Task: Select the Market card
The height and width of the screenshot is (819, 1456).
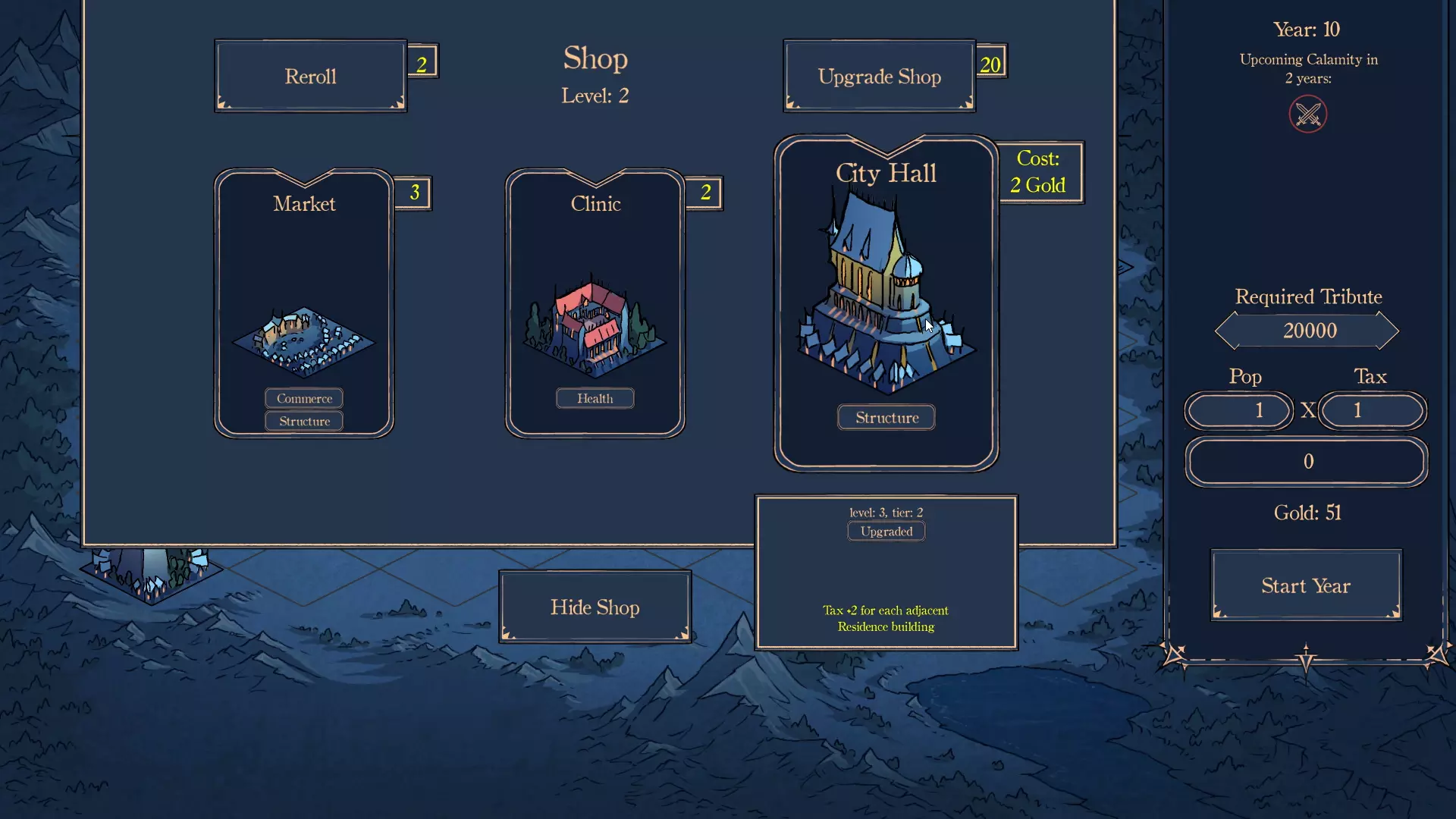Action: [304, 303]
